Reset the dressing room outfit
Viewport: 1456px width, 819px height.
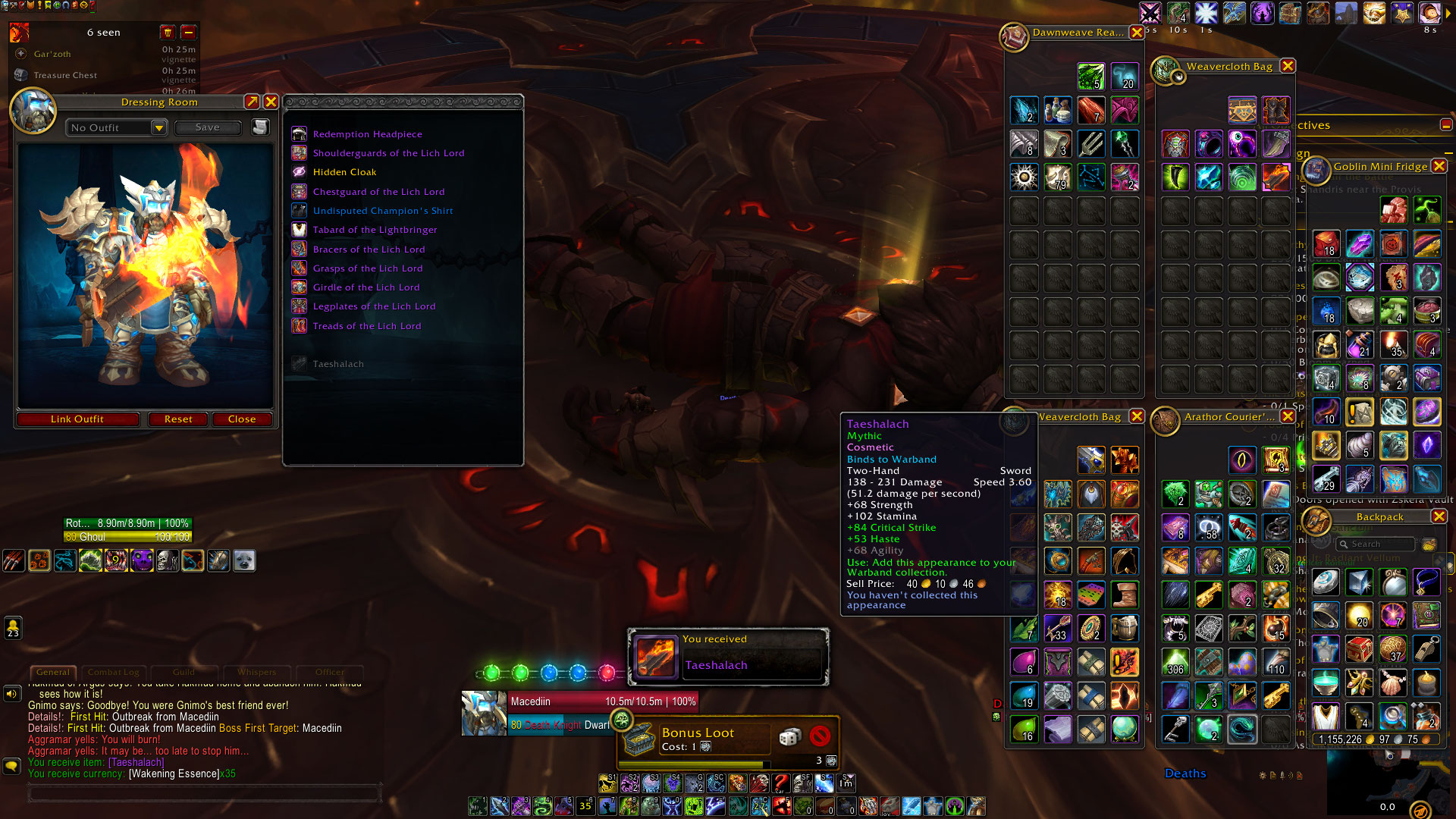click(x=178, y=419)
